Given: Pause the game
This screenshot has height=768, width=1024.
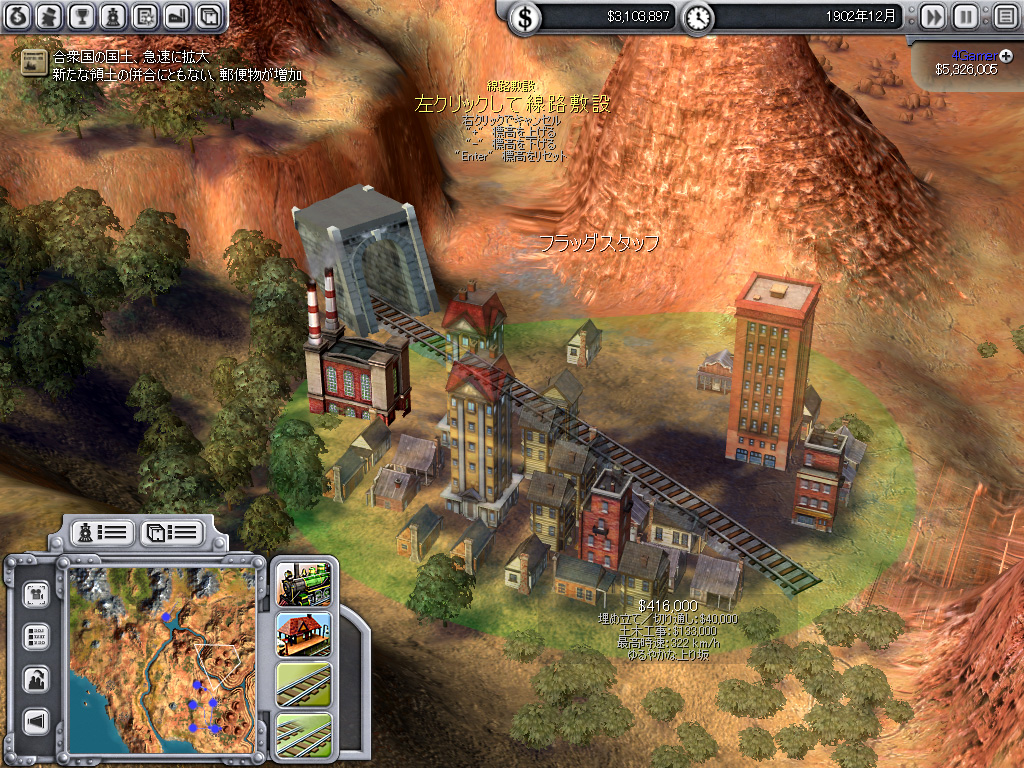Looking at the screenshot, I should click(965, 16).
